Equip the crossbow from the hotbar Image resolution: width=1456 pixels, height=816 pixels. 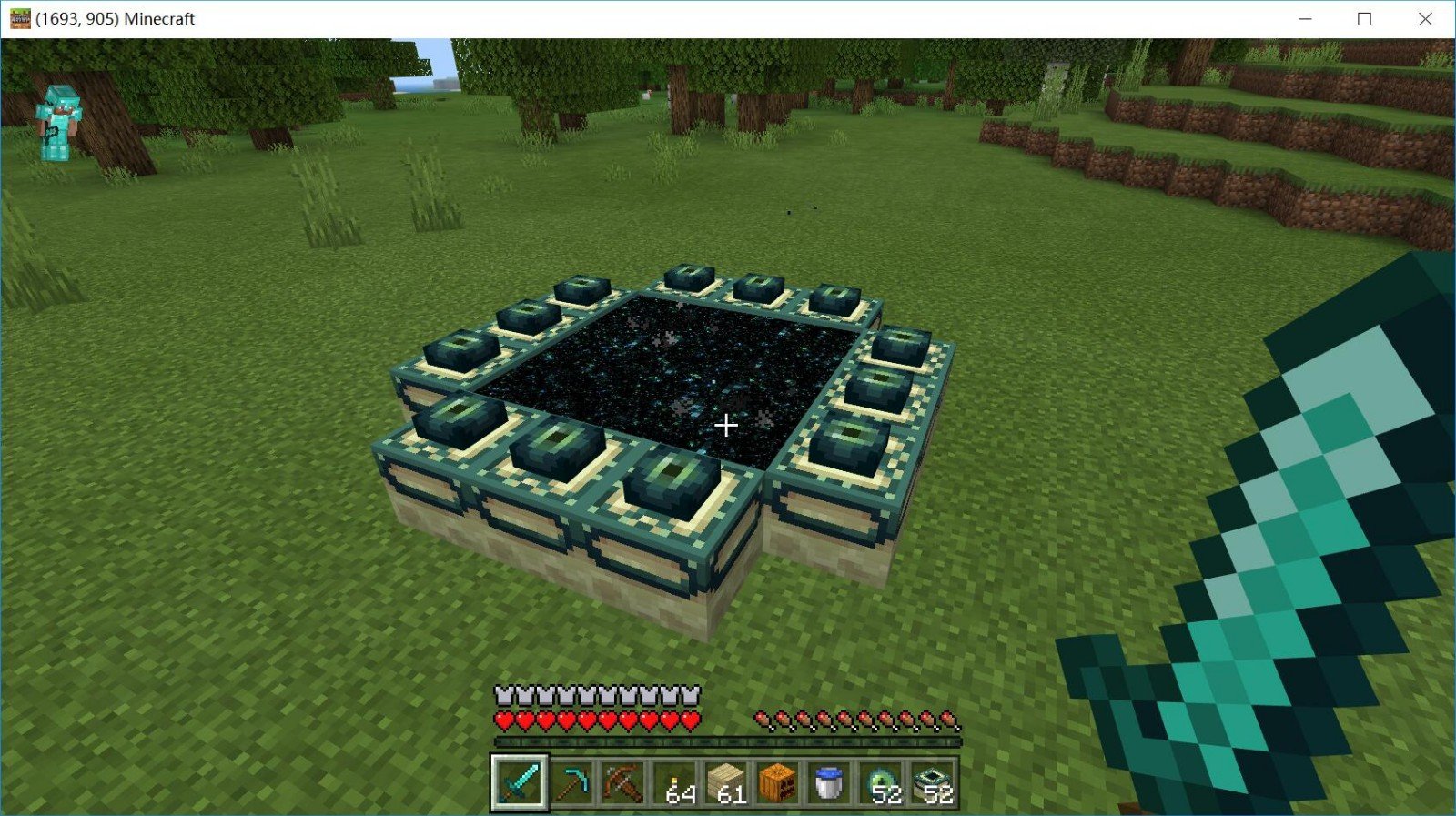(x=624, y=782)
